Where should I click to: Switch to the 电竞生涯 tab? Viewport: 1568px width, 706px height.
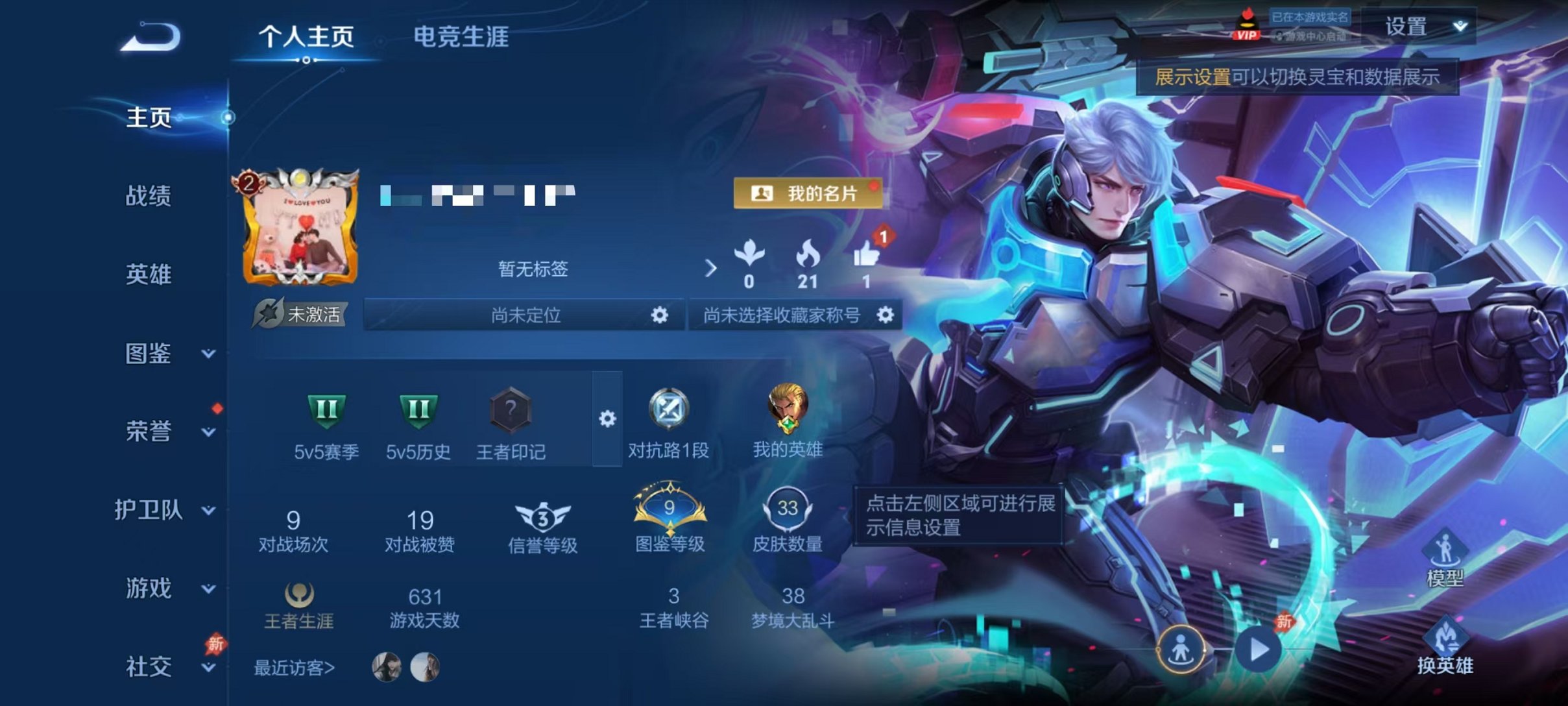462,38
